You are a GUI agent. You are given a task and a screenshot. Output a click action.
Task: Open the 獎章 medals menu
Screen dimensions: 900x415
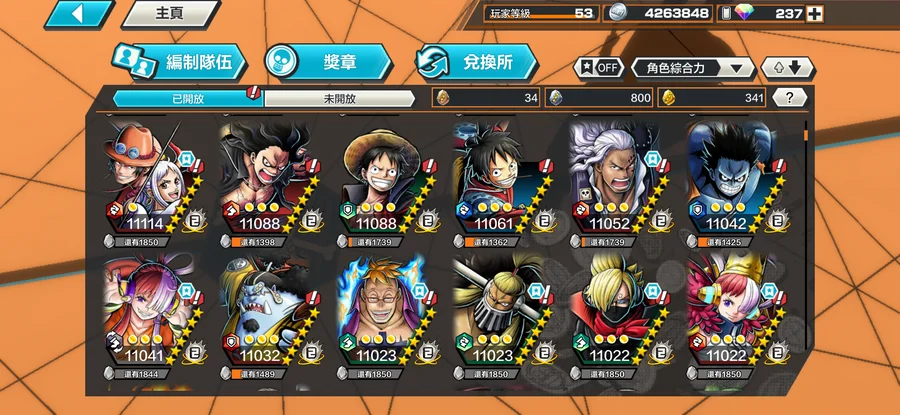click(326, 62)
